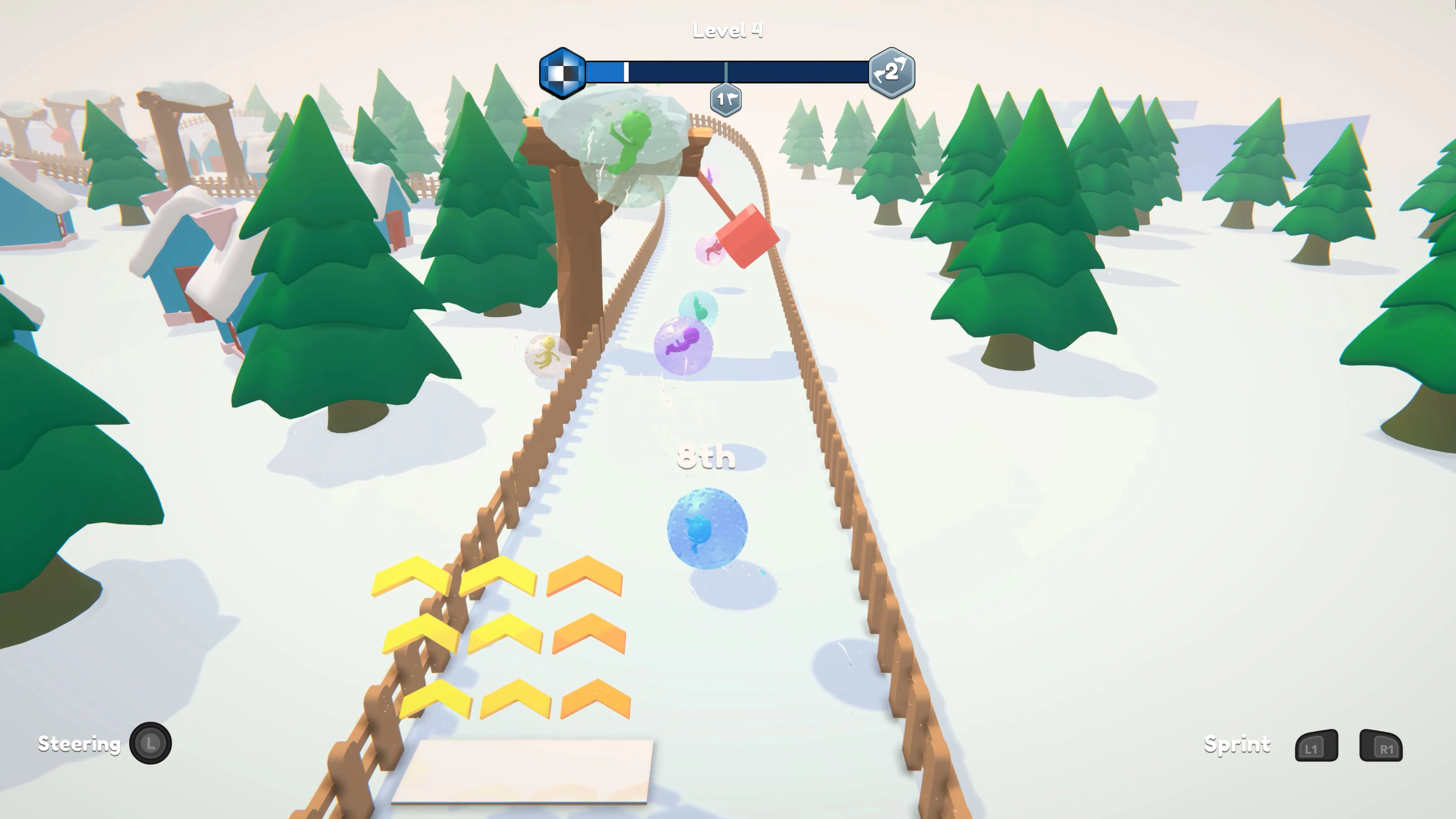Click the Level 4 title text
This screenshot has width=1456, height=819.
(x=728, y=30)
